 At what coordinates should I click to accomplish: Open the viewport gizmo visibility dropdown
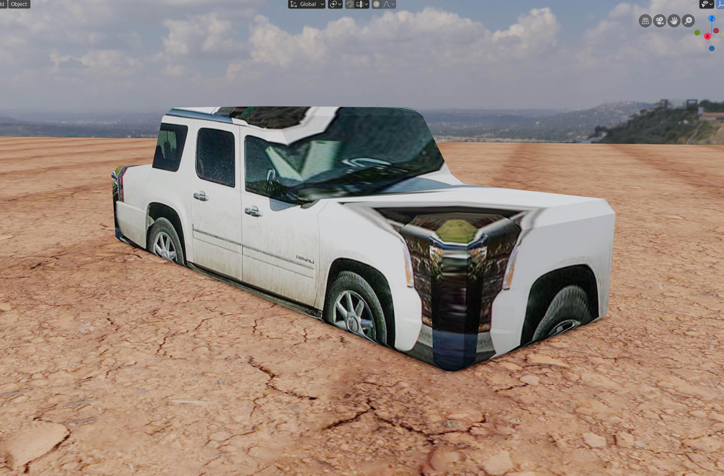click(706, 4)
